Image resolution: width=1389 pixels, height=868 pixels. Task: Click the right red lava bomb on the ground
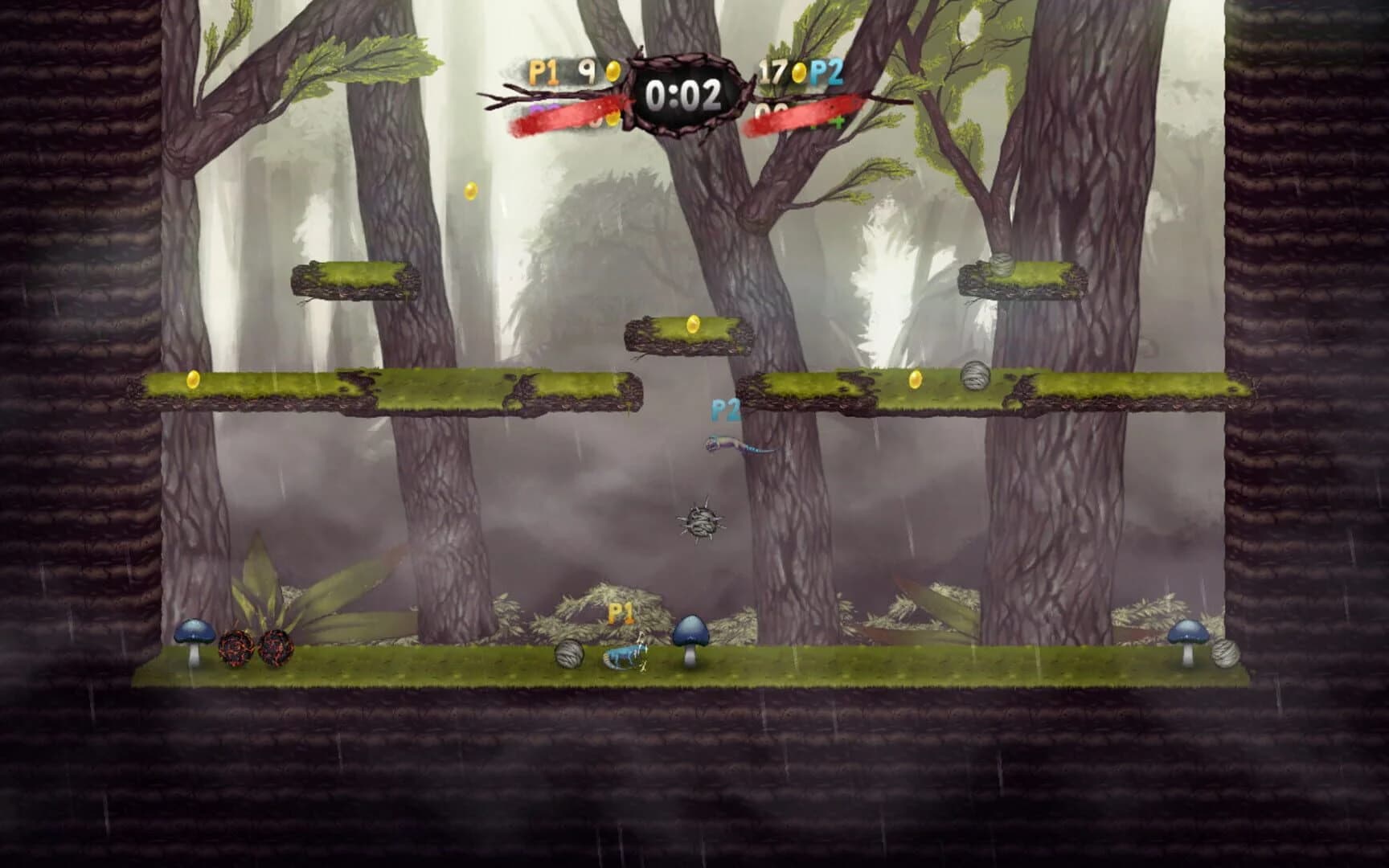pos(275,649)
